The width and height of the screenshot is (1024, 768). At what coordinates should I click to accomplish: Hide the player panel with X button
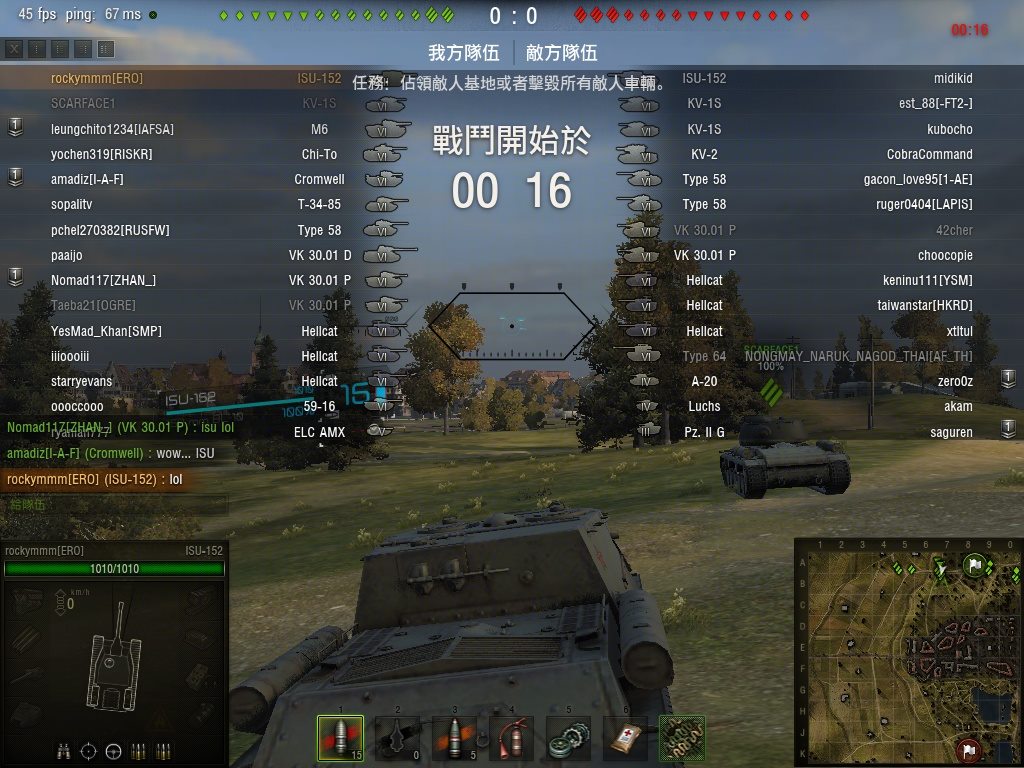tap(15, 49)
